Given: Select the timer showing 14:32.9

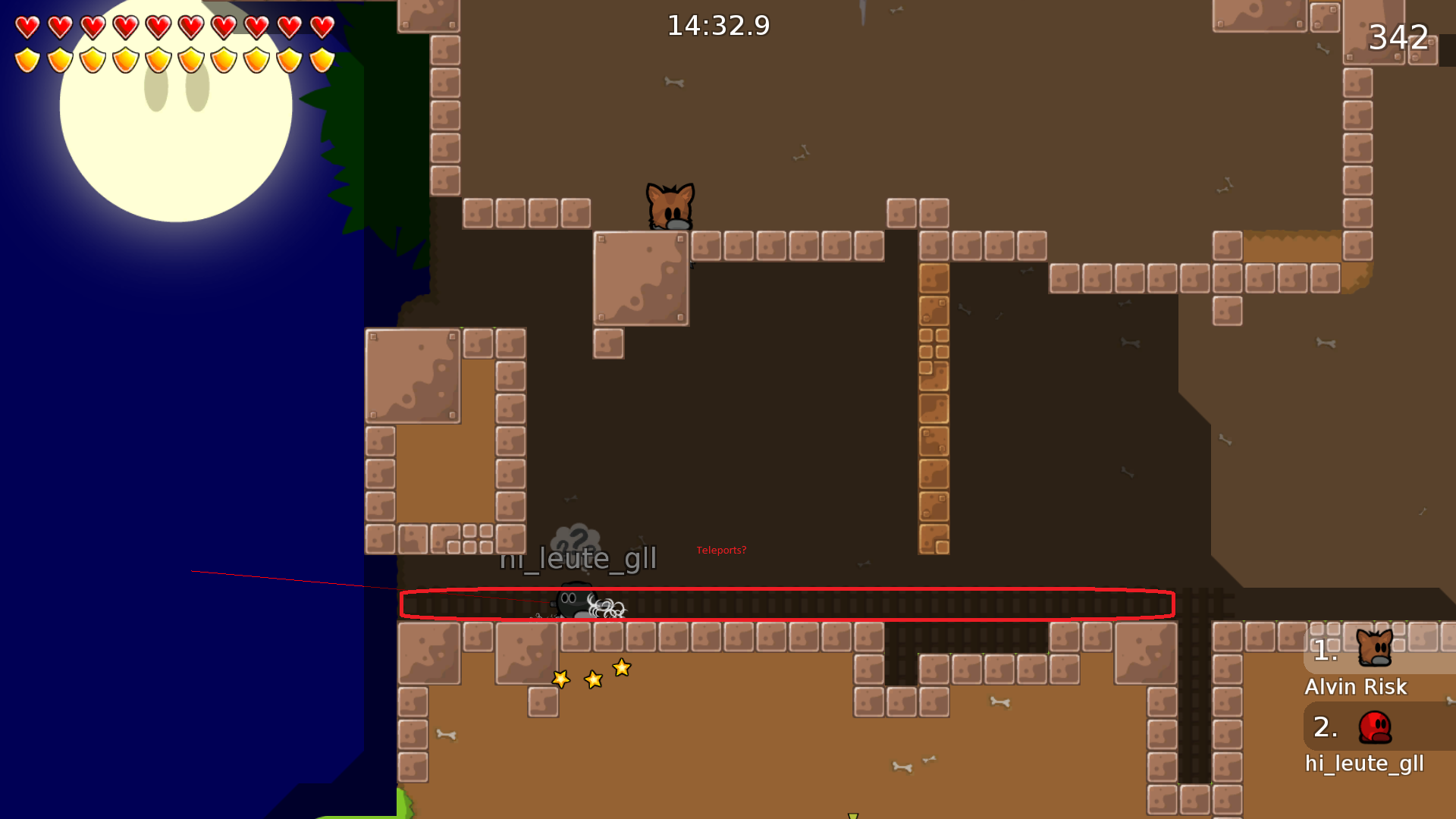Looking at the screenshot, I should click(x=718, y=25).
